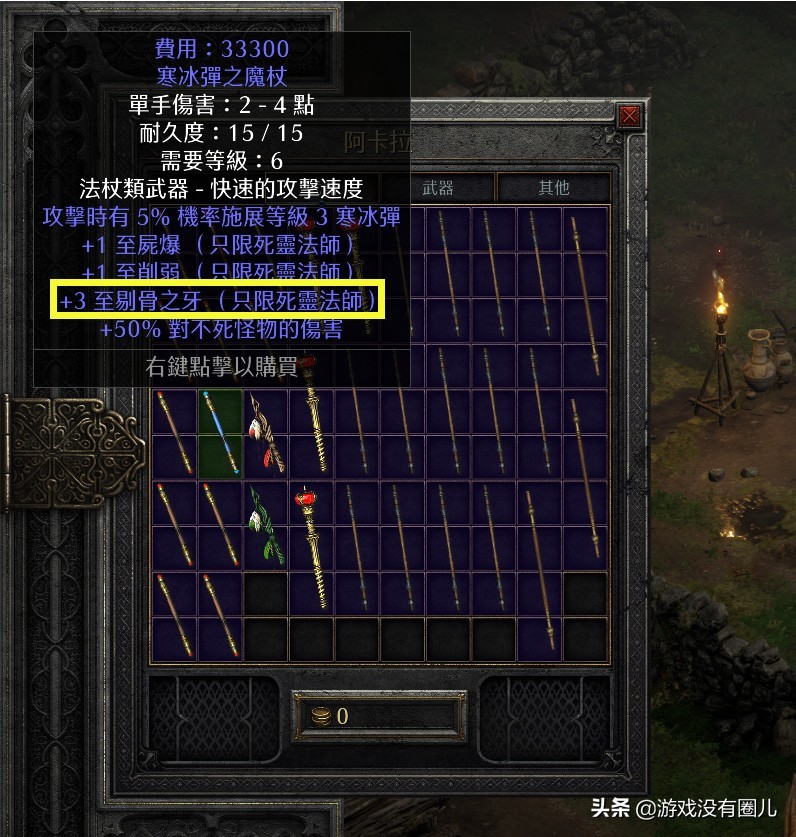The height and width of the screenshot is (837, 796).
Task: Choose the wand with green feathers
Action: click(265, 526)
